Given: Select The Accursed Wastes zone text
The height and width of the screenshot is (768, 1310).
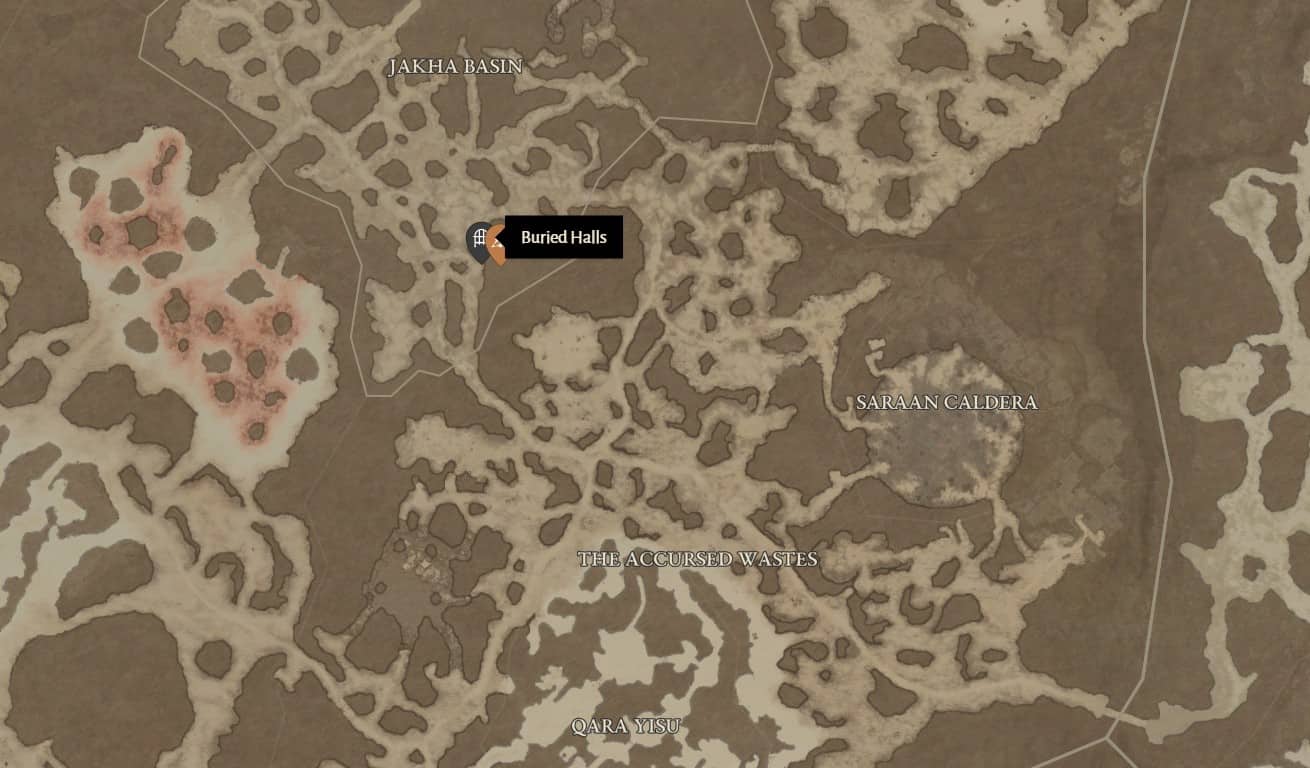Looking at the screenshot, I should [x=700, y=558].
